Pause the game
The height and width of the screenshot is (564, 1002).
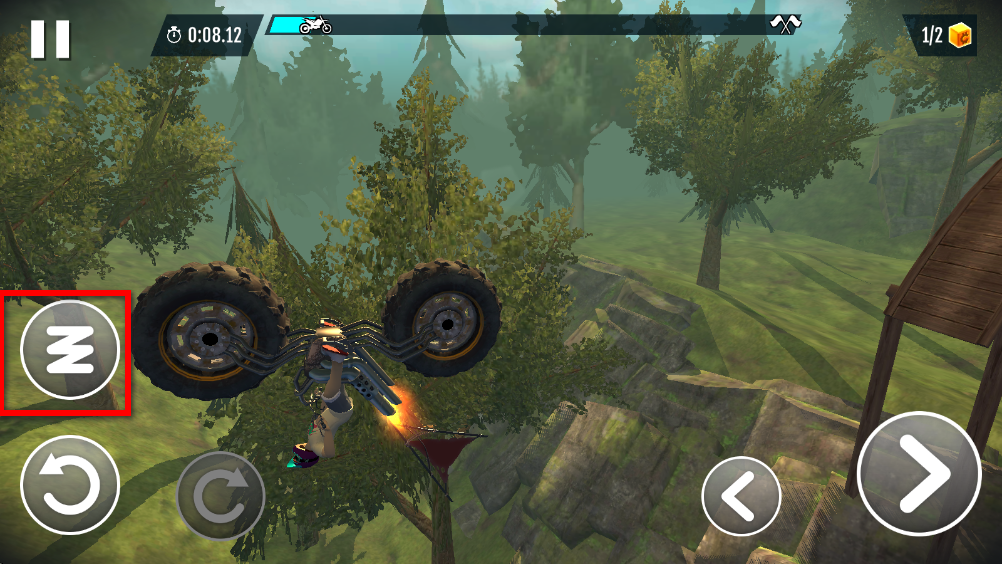[x=50, y=39]
